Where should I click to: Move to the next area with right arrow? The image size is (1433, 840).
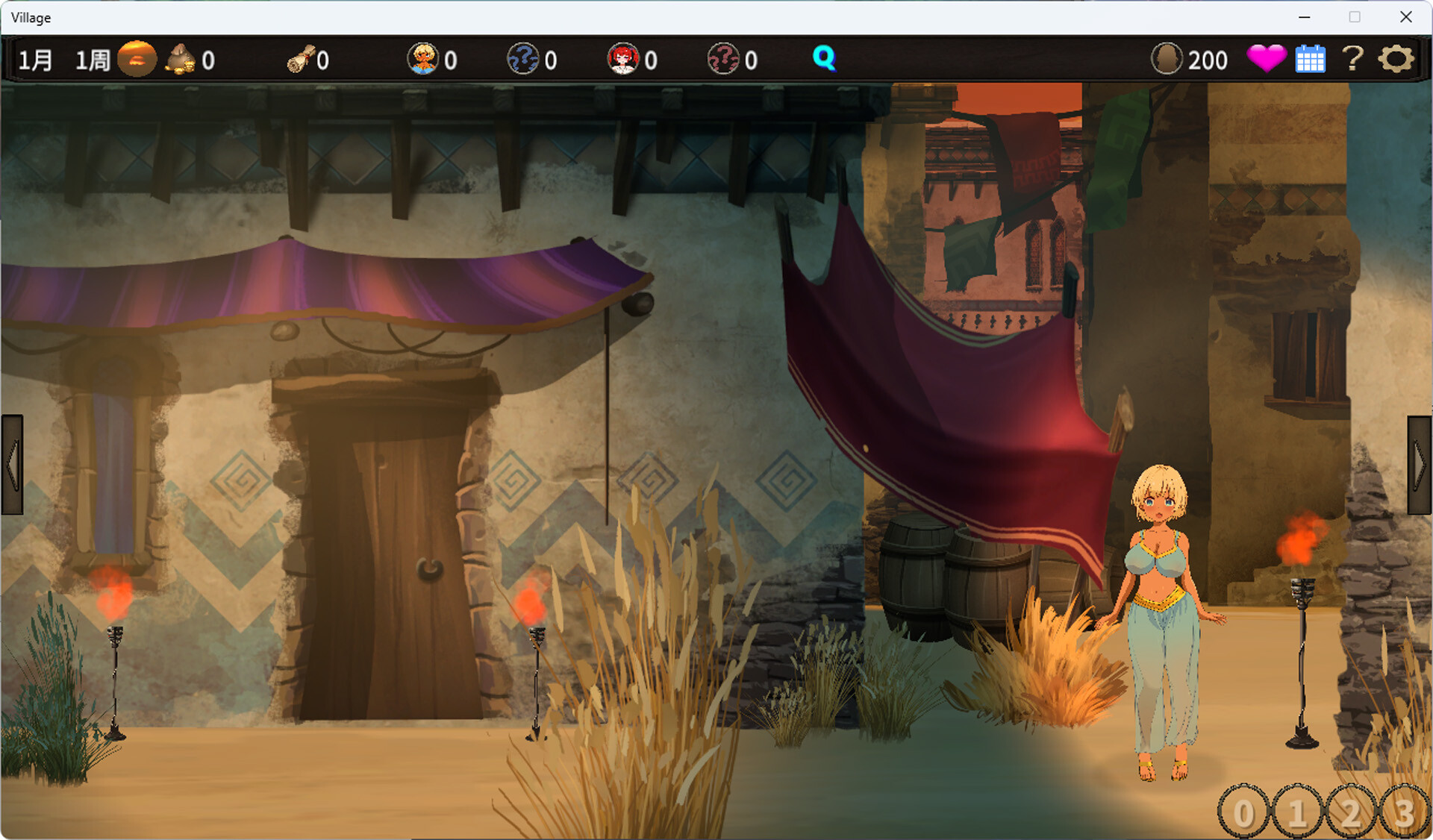(x=1420, y=465)
